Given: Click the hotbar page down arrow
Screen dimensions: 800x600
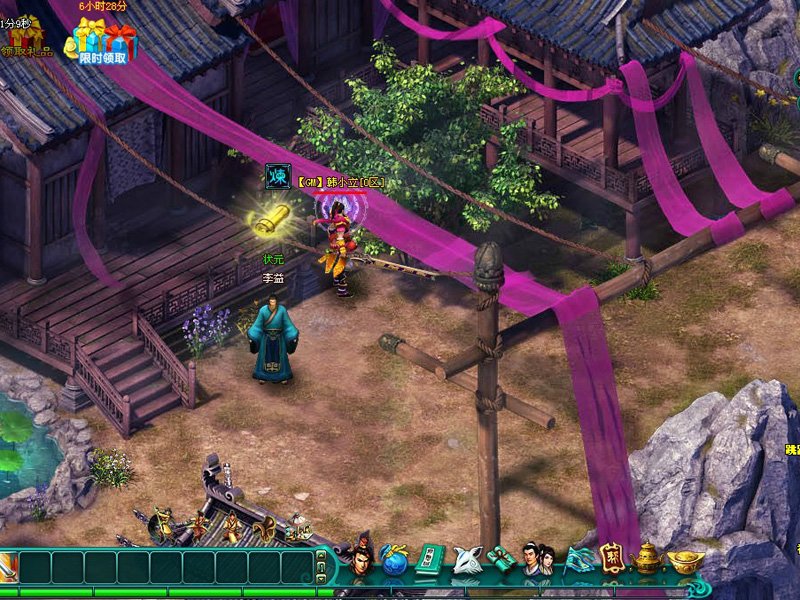Looking at the screenshot, I should tap(321, 577).
